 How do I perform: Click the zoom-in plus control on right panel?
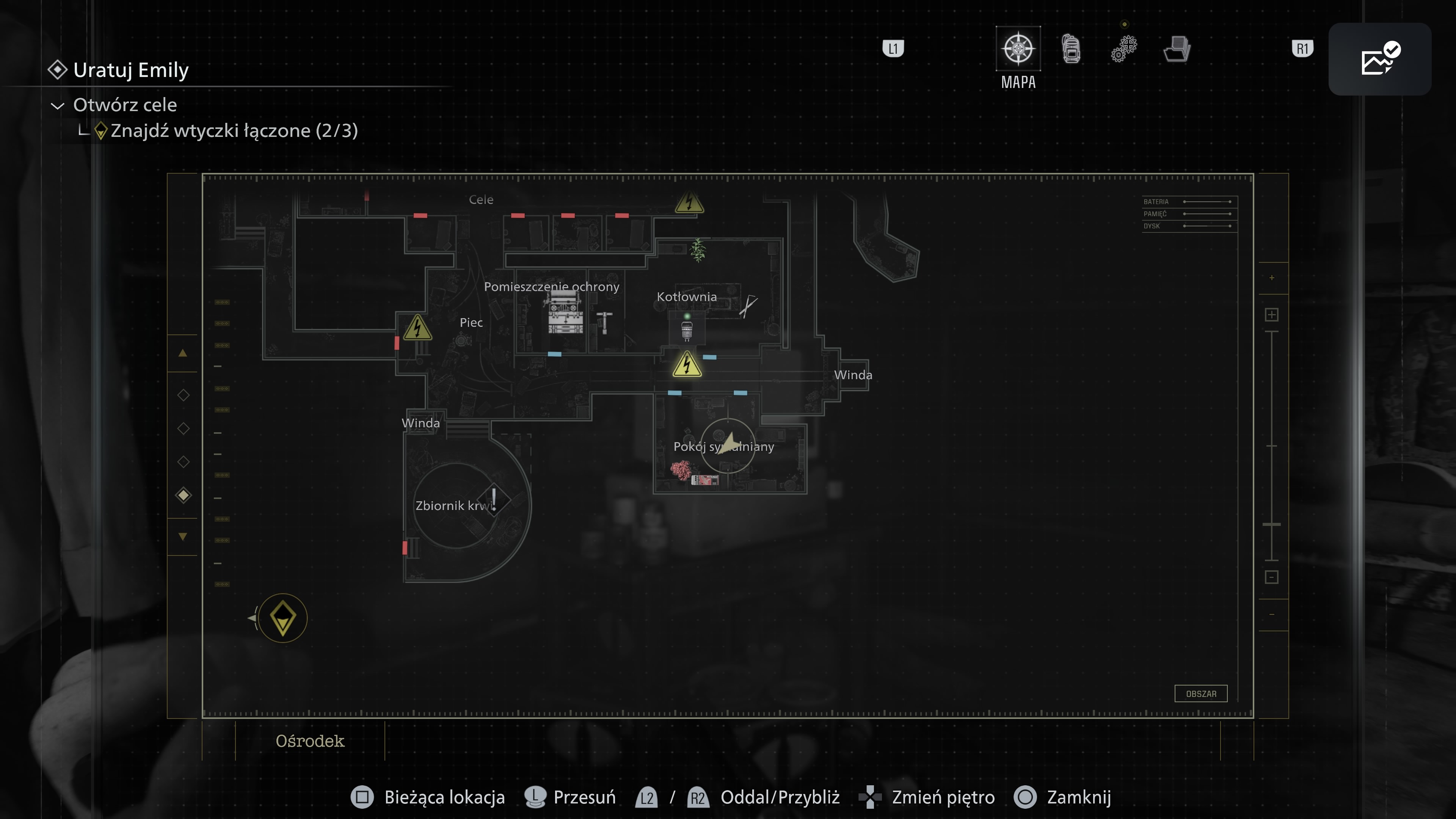pyautogui.click(x=1272, y=315)
